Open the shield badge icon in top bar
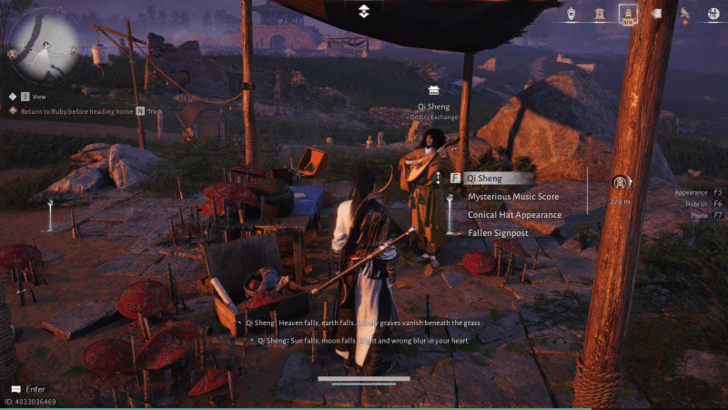This screenshot has height=410, width=728. [x=571, y=14]
